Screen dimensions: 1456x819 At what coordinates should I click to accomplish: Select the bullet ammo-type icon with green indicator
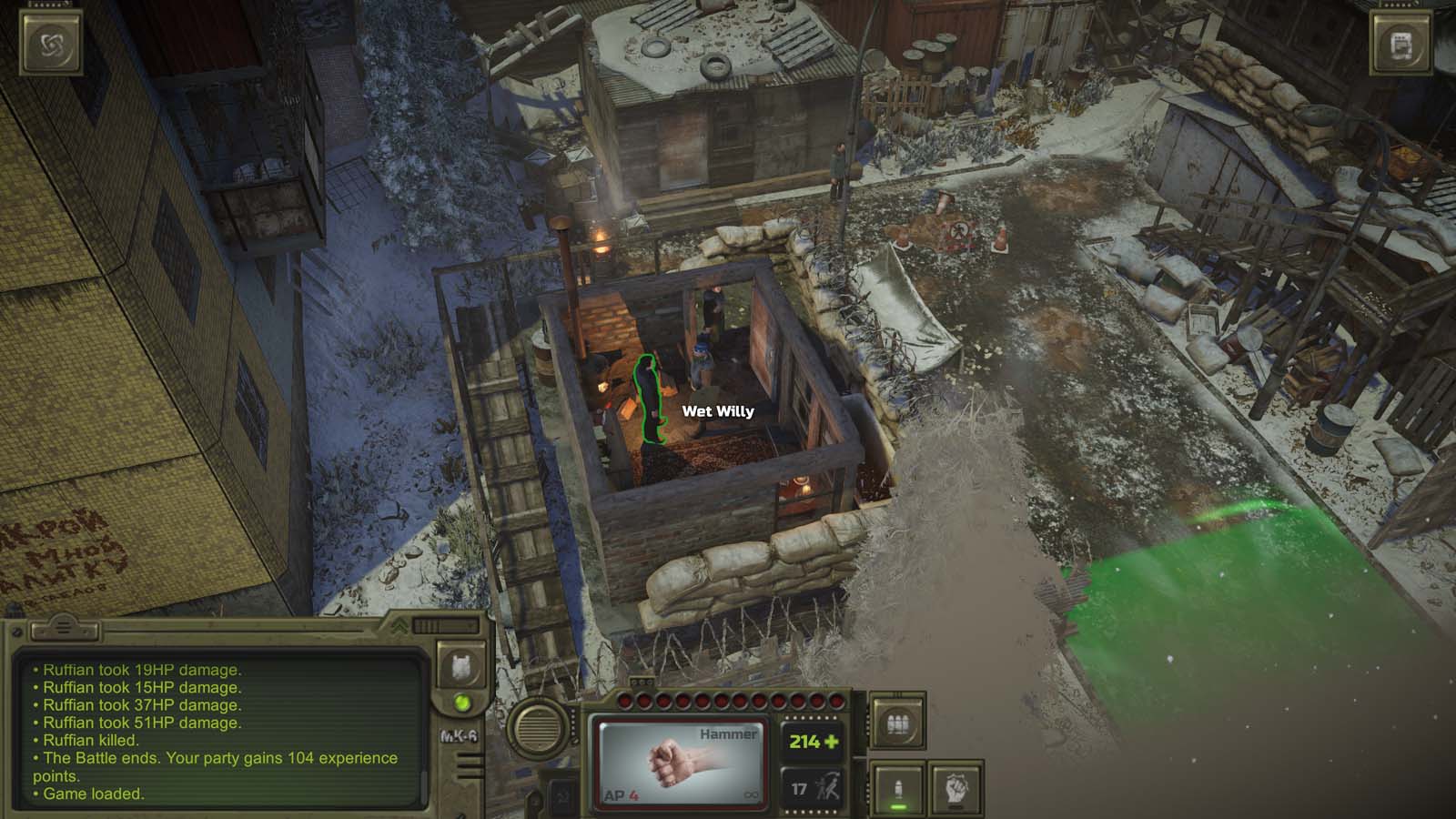(x=898, y=788)
